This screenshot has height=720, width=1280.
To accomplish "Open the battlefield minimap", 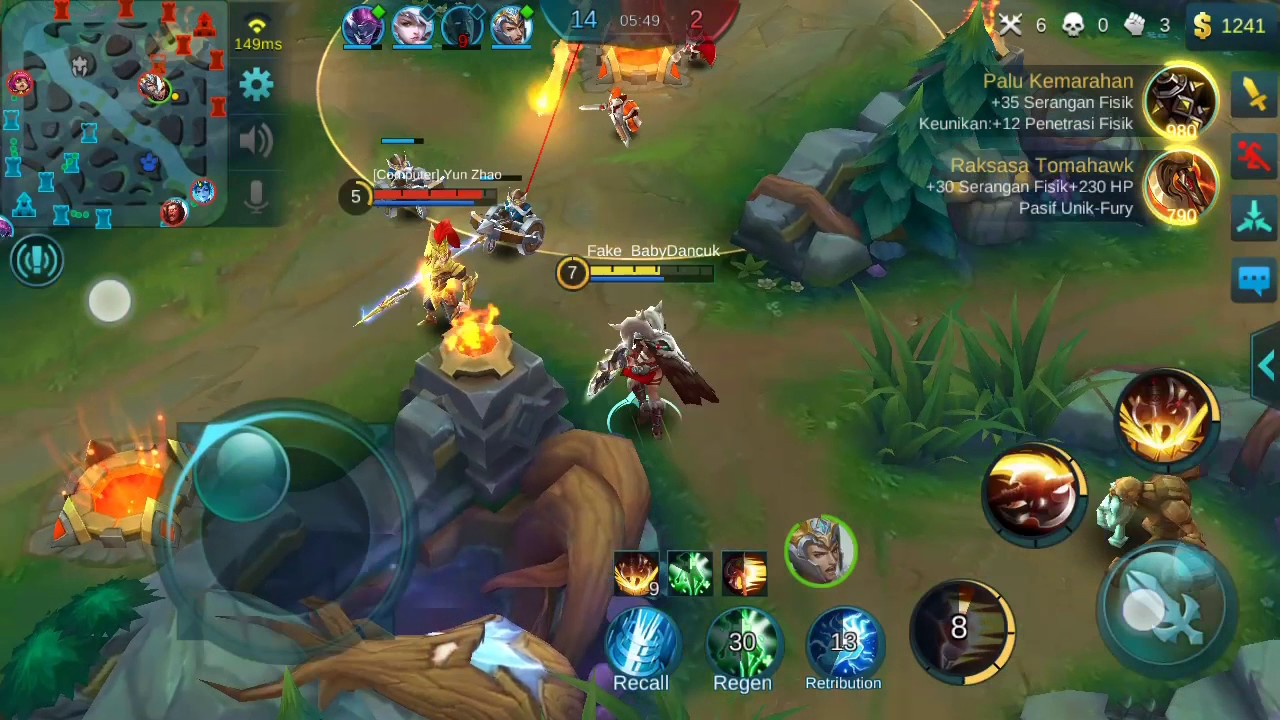I will [x=112, y=110].
